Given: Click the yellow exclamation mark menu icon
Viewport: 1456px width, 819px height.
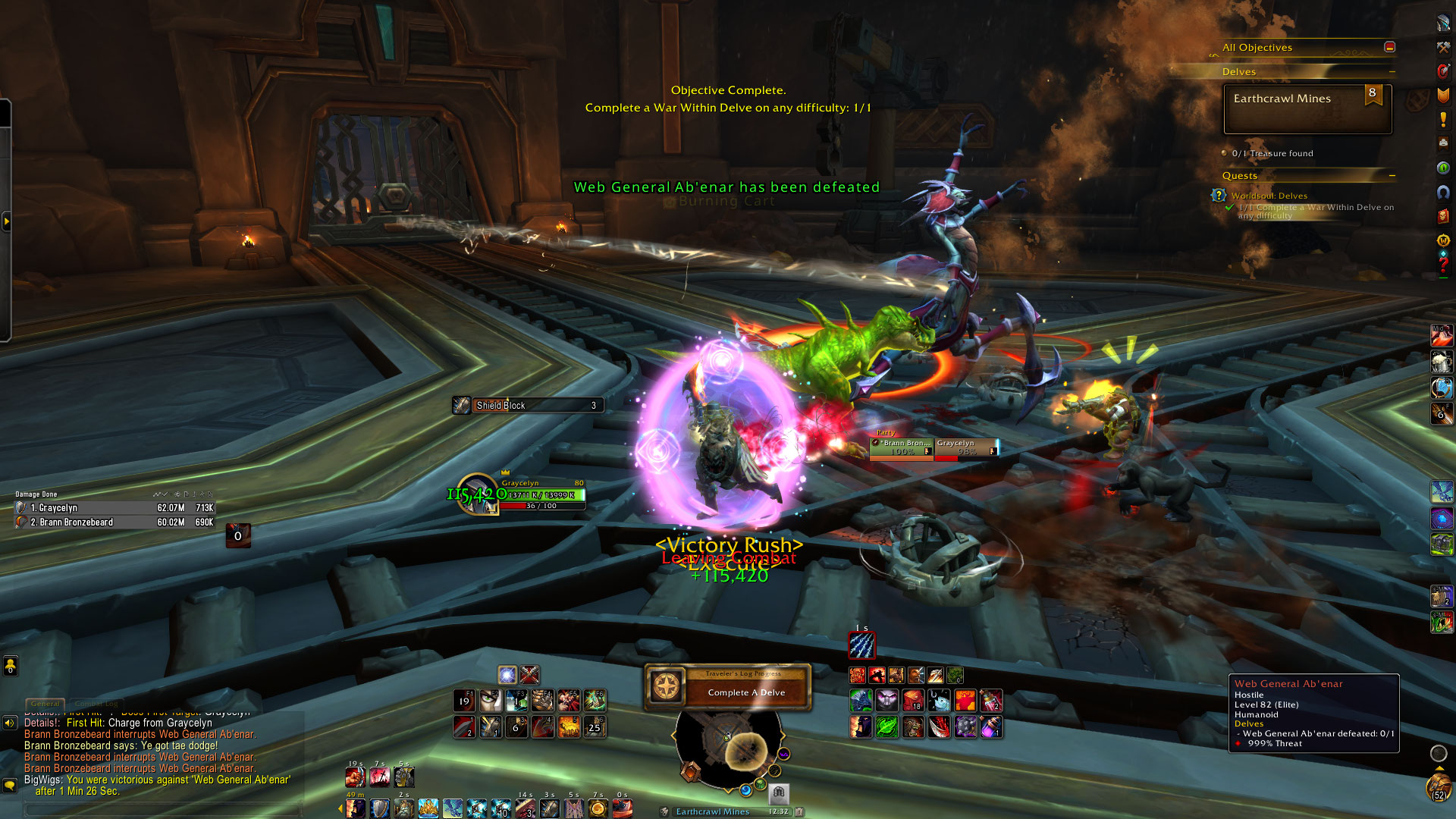Looking at the screenshot, I should point(1443,120).
